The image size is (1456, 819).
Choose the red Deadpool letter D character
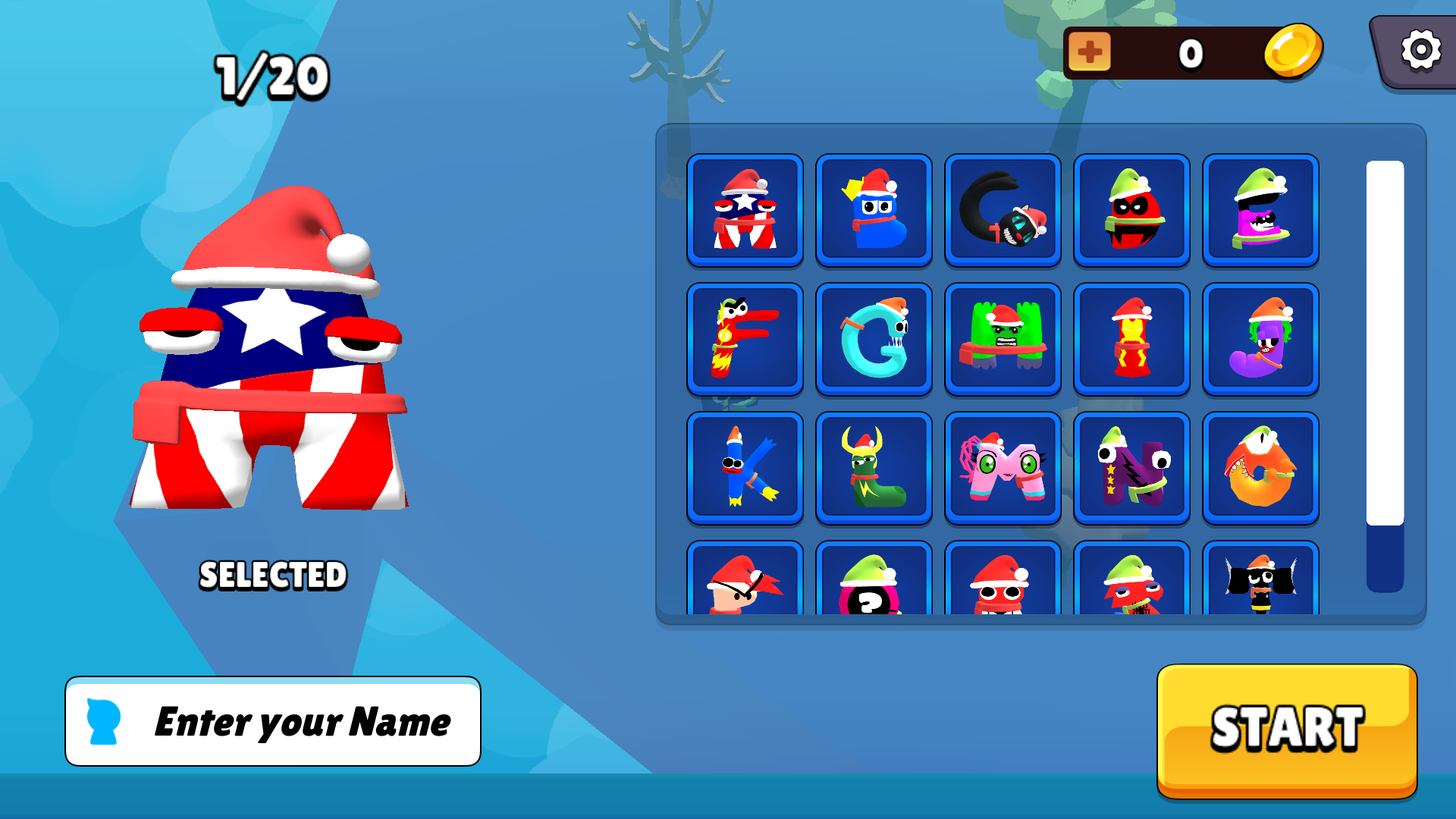pos(1131,211)
